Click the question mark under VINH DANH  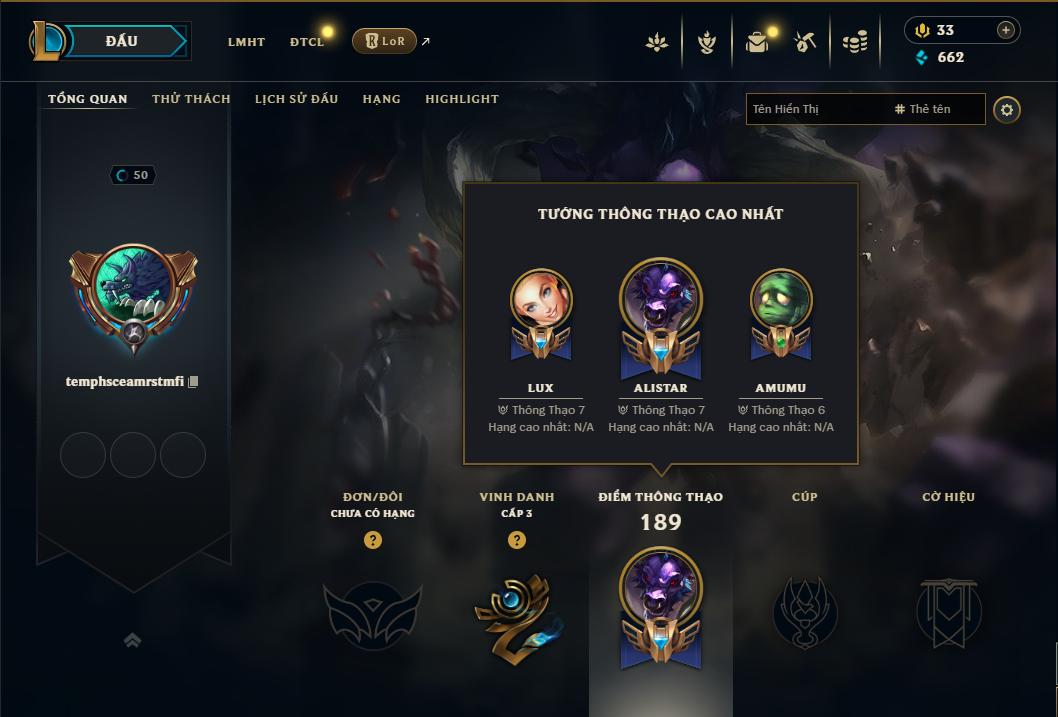[x=517, y=540]
